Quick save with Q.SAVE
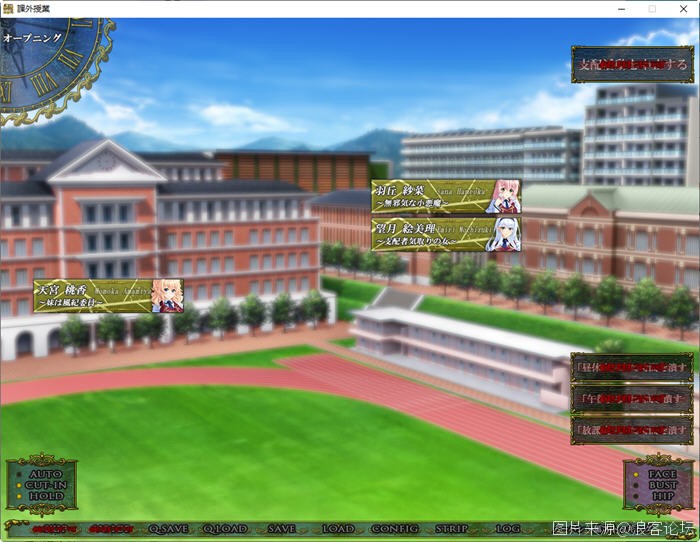The image size is (700, 542). click(168, 528)
